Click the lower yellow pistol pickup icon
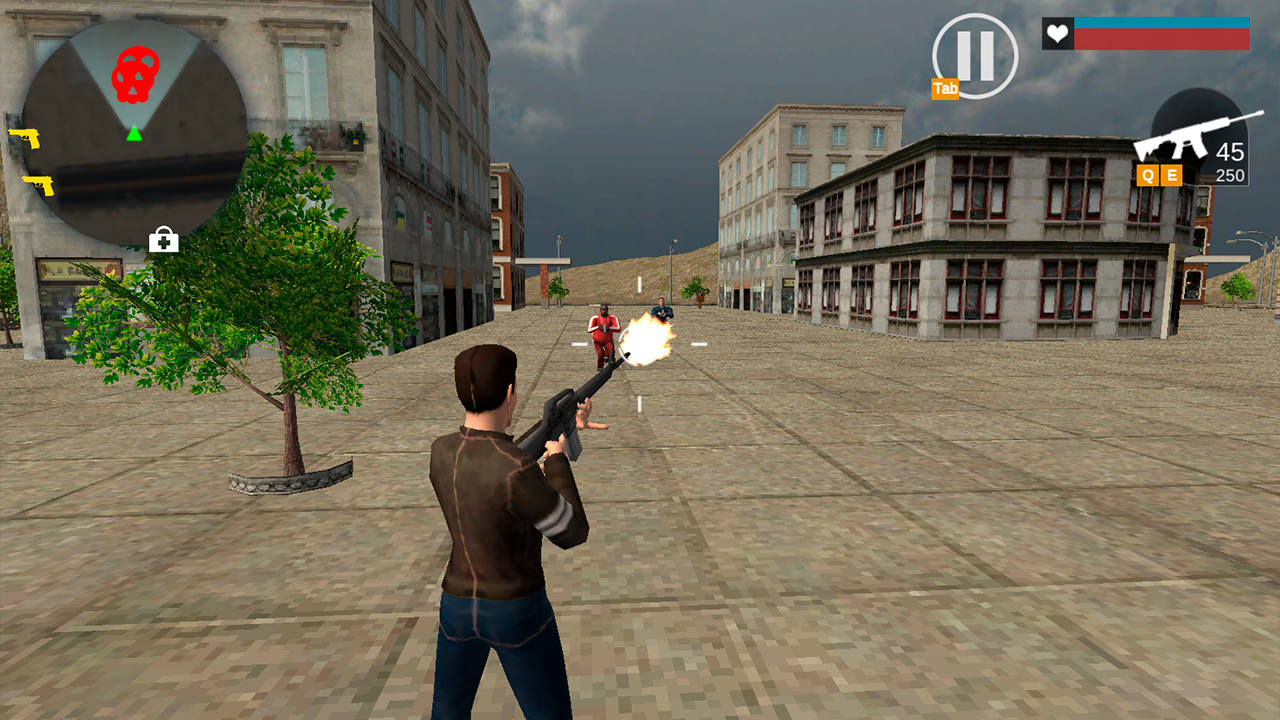This screenshot has width=1280, height=720. coord(37,185)
